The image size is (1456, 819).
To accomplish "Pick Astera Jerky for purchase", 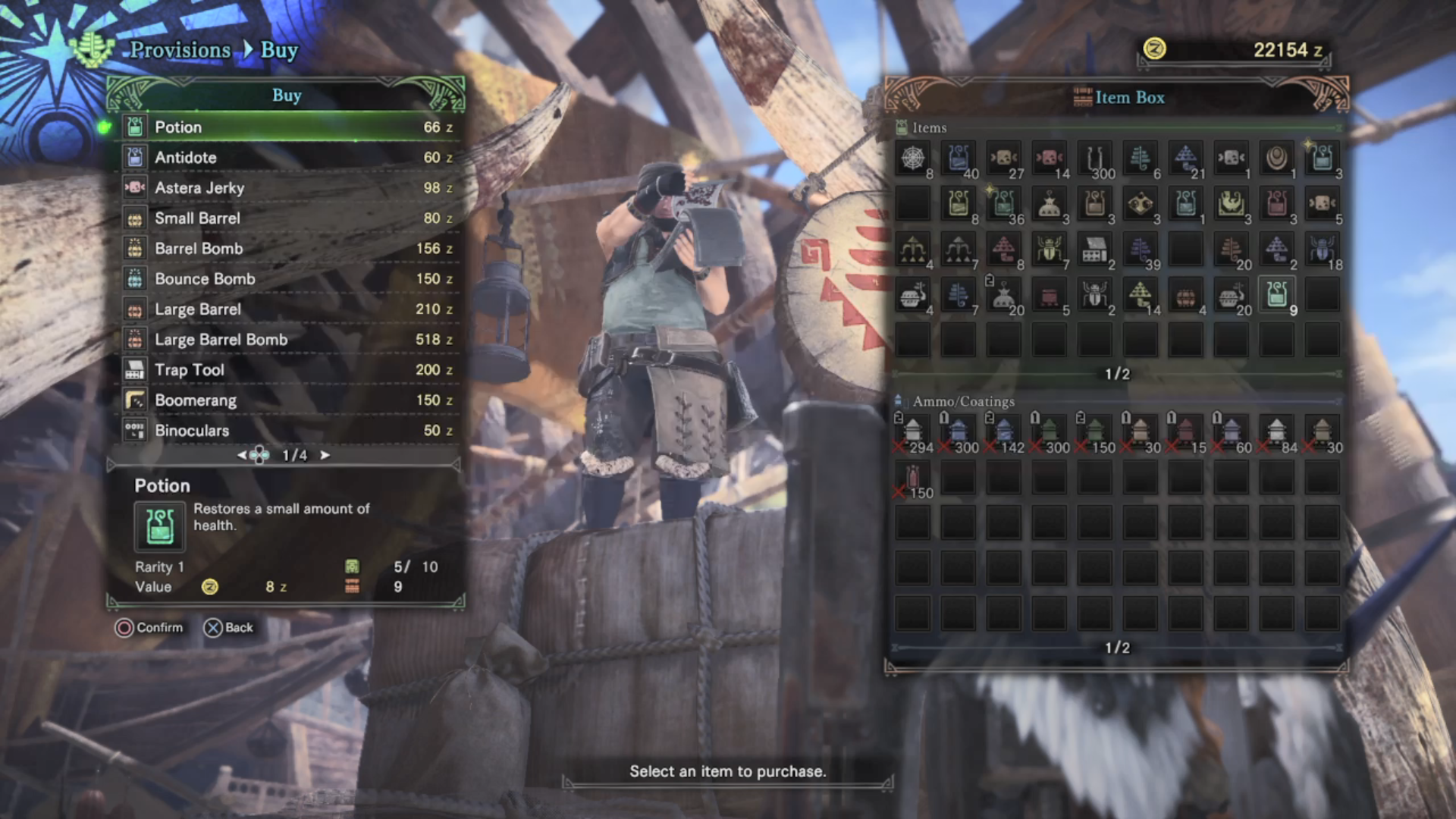I will (288, 187).
